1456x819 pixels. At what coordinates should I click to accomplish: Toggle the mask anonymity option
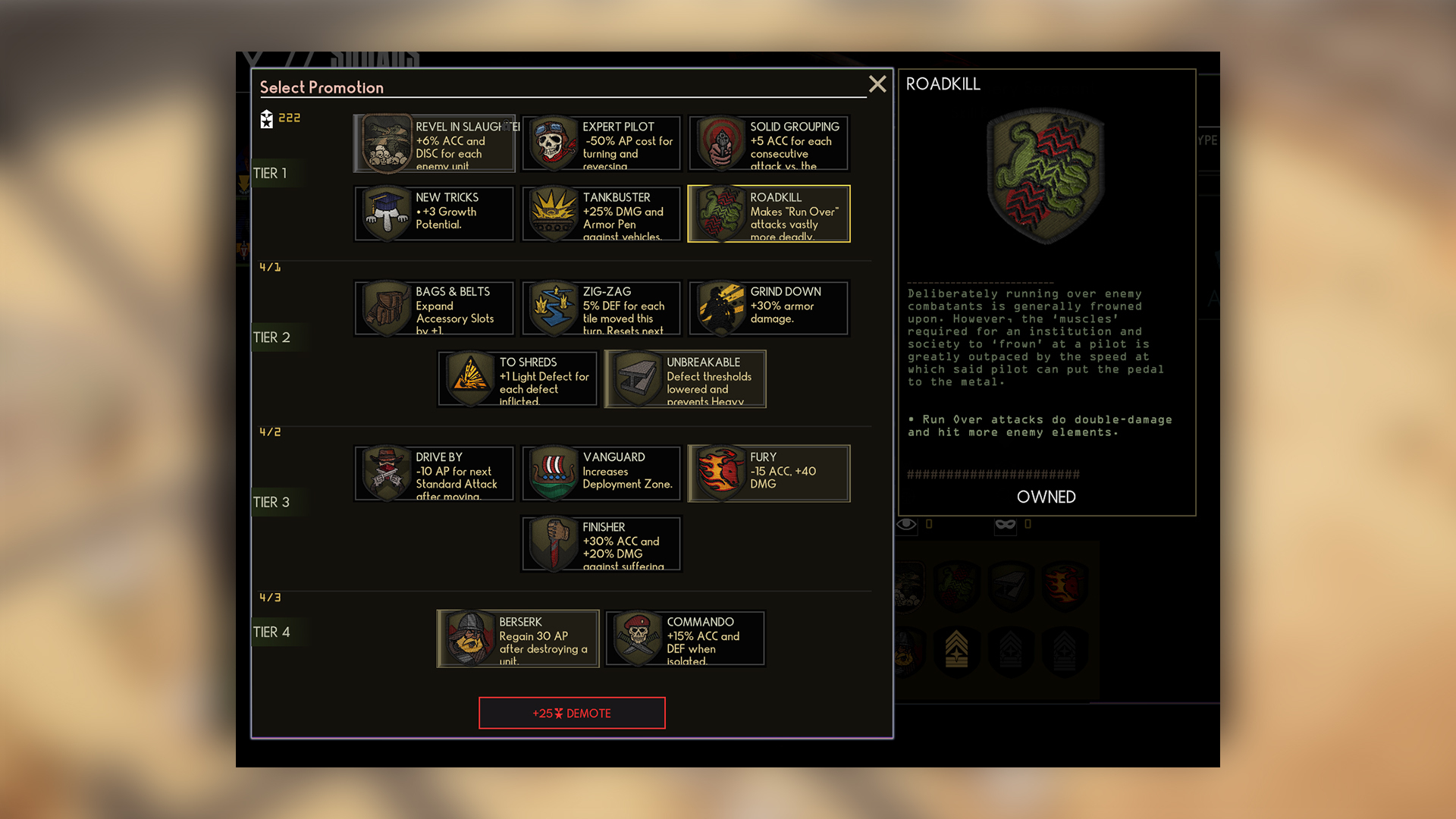1006,523
